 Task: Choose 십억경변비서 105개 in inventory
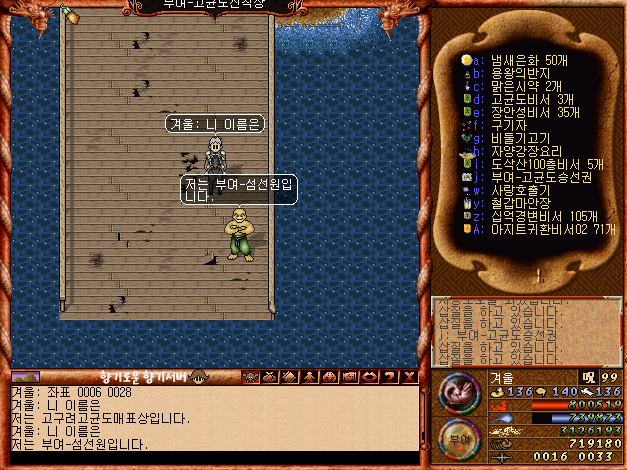536,216
